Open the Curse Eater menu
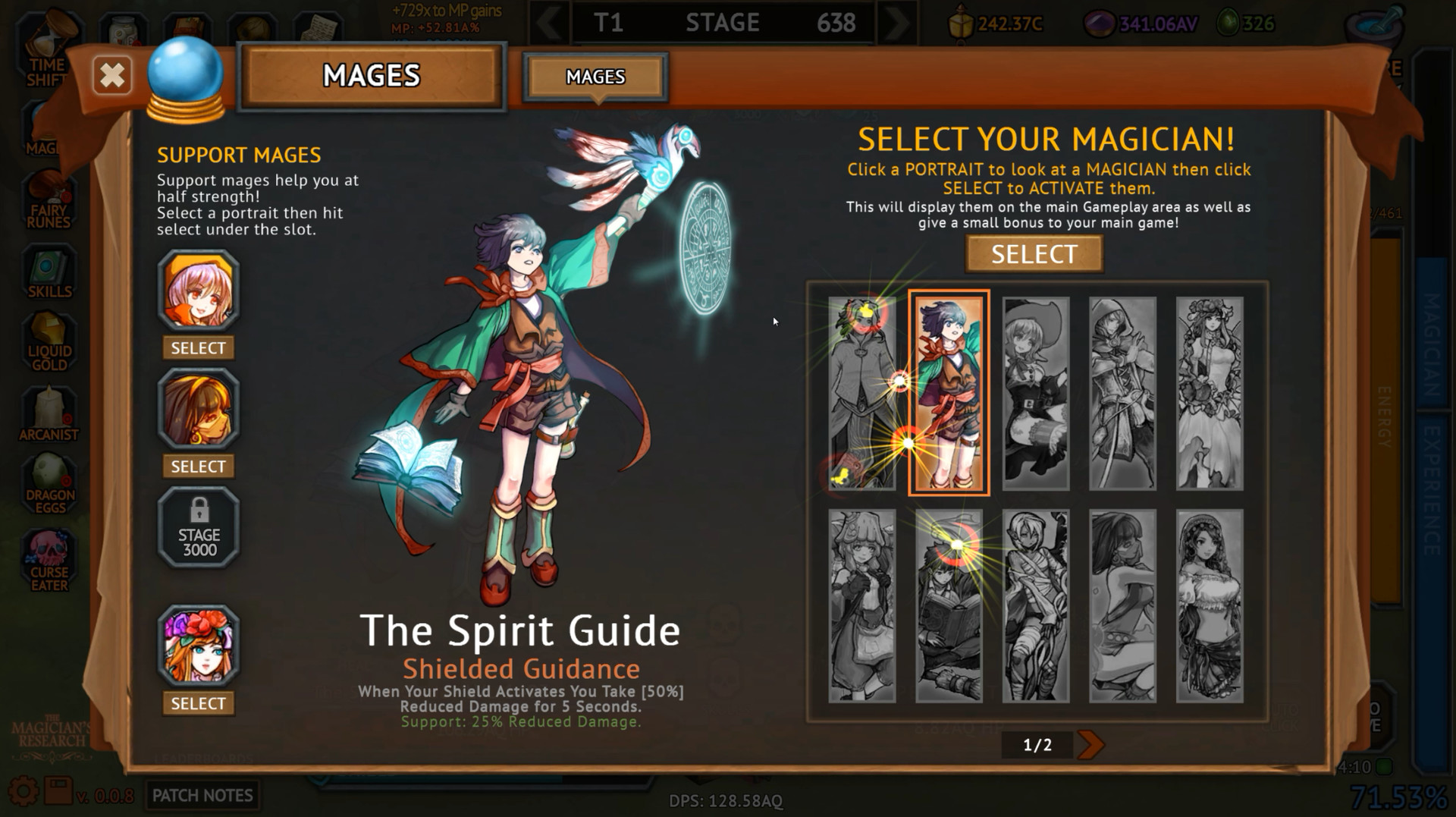1456x817 pixels. (49, 561)
